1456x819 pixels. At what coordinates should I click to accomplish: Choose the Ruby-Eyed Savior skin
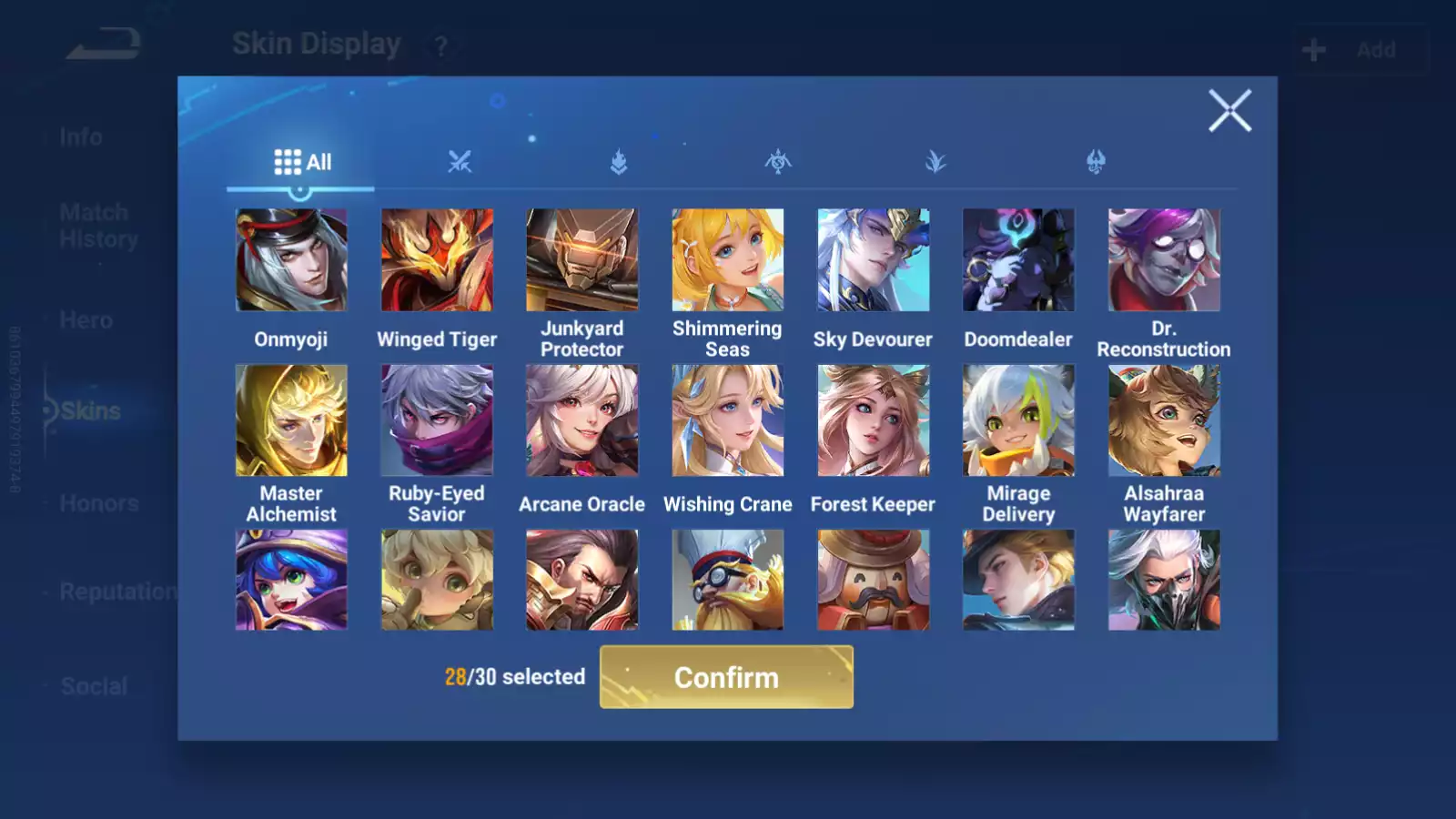pos(437,420)
